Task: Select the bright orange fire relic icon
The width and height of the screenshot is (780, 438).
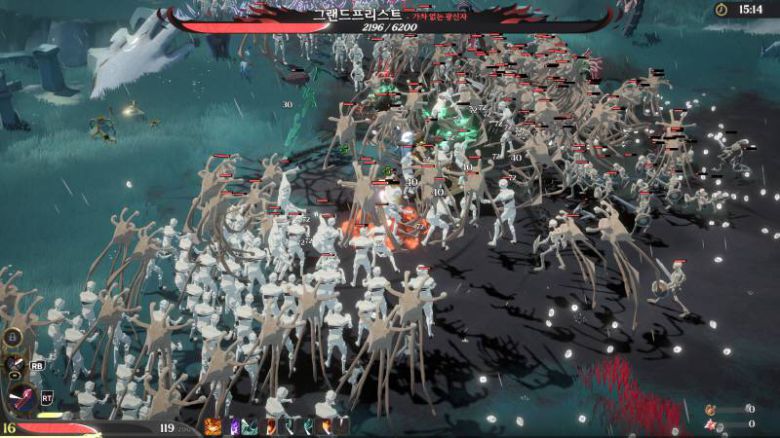Action: point(213,427)
